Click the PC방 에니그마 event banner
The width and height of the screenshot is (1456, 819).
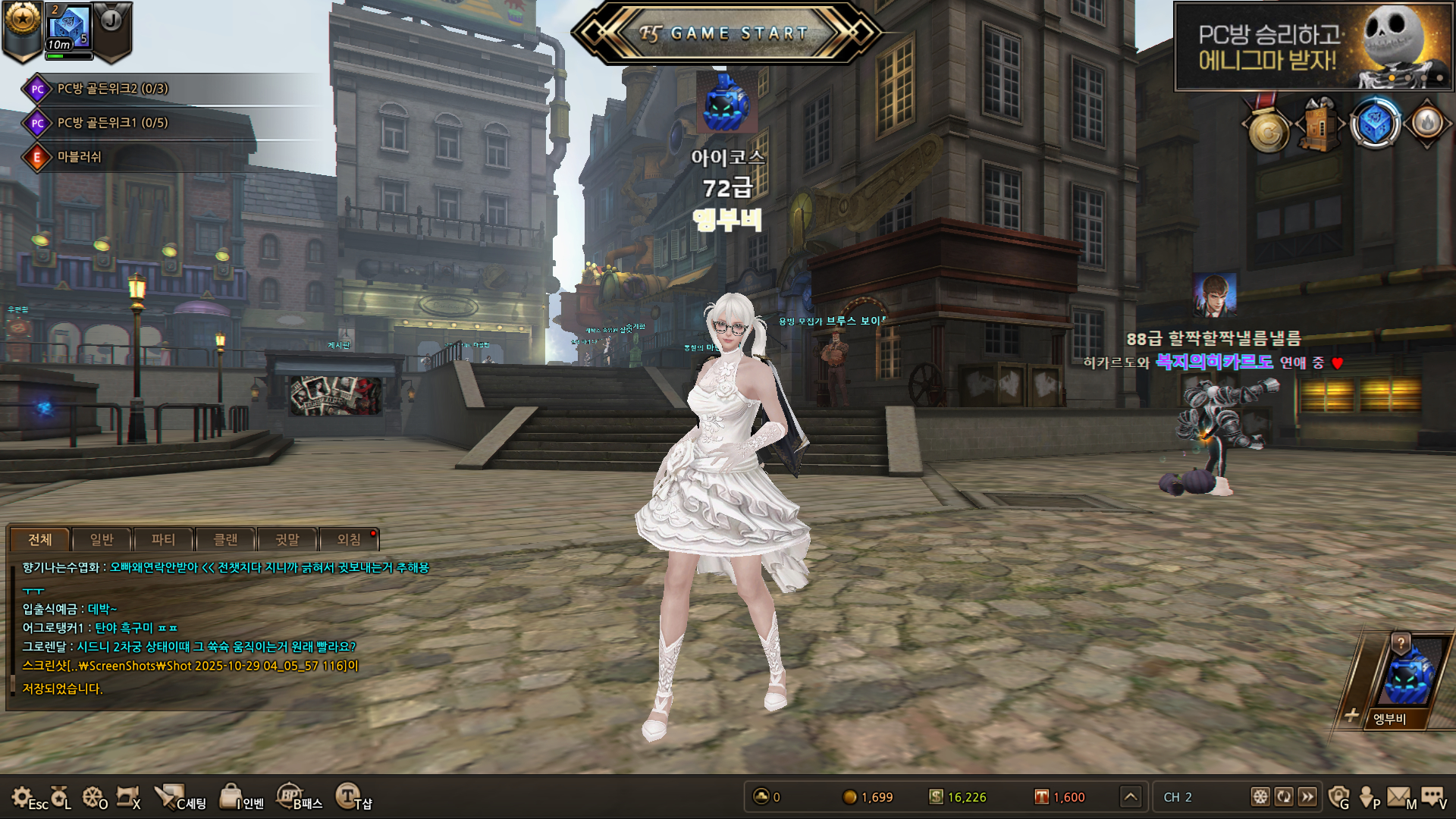[x=1313, y=46]
